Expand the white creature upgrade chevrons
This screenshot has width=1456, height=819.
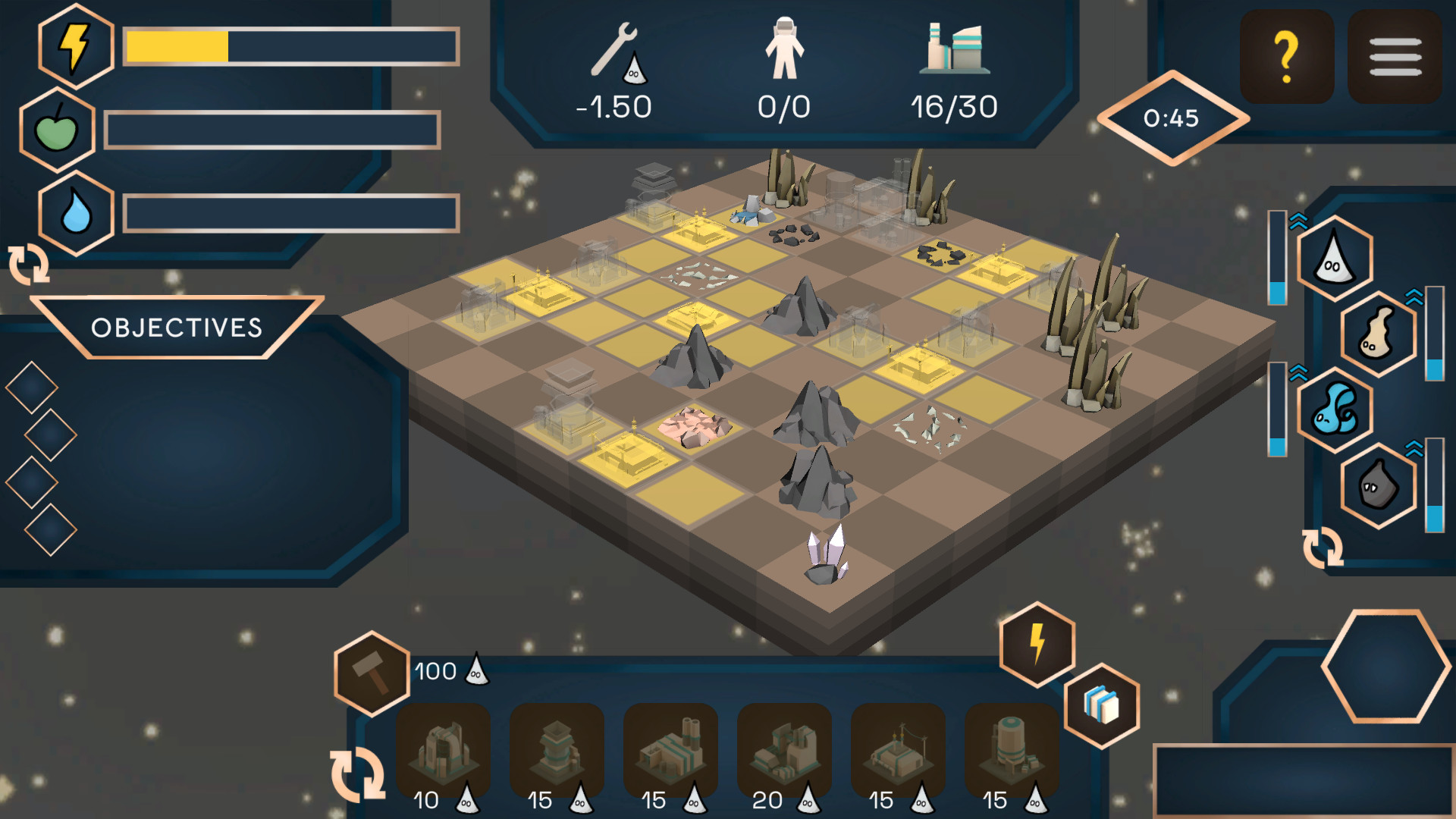pyautogui.click(x=1300, y=221)
